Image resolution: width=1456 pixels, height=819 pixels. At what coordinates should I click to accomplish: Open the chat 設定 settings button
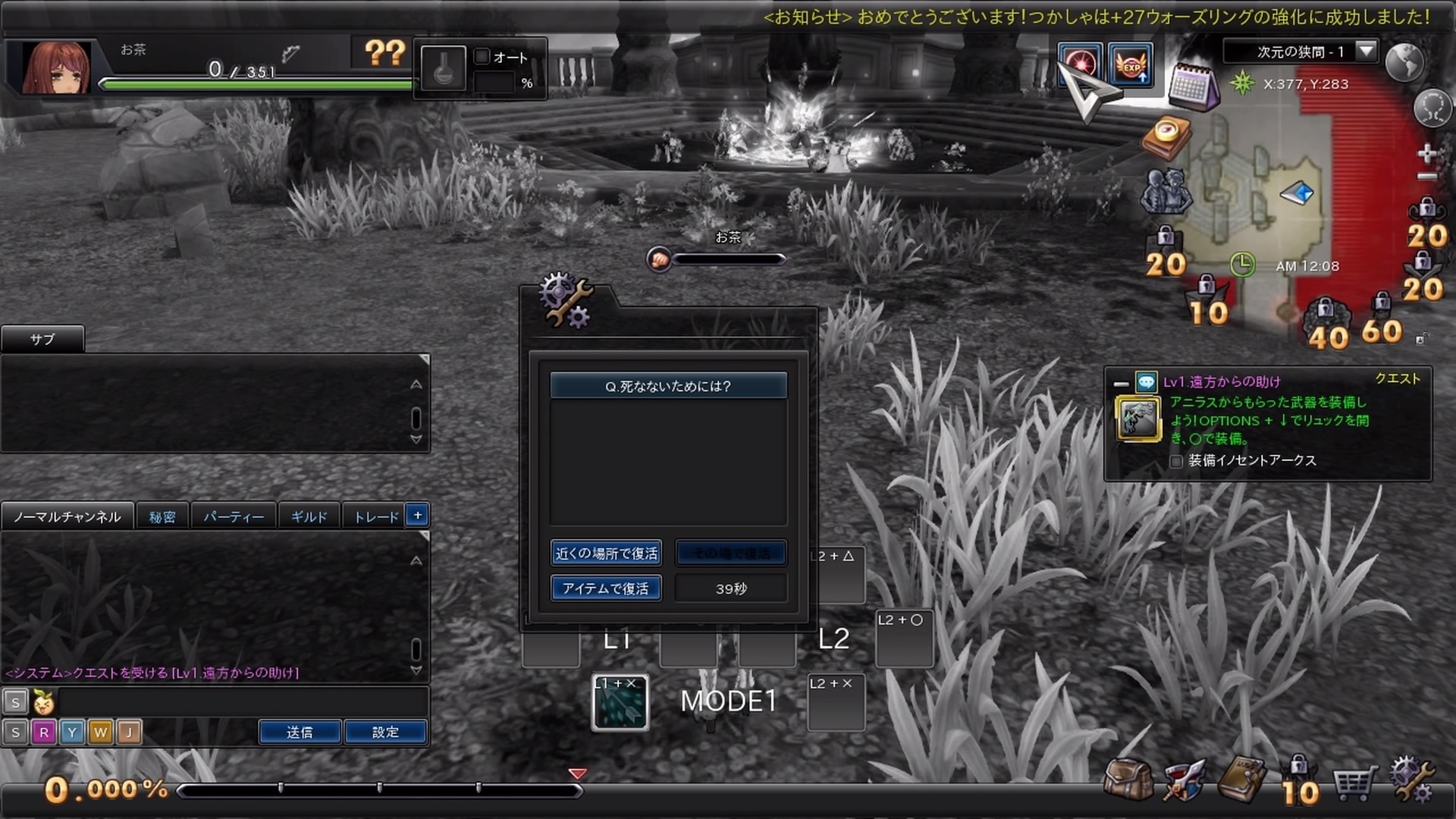pos(385,733)
